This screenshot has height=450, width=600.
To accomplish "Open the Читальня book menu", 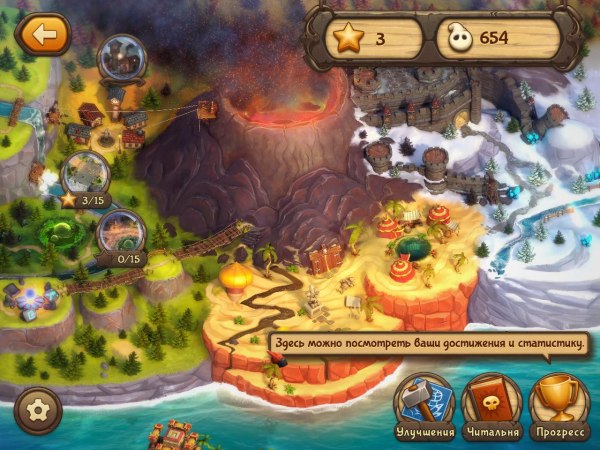I will pyautogui.click(x=492, y=403).
